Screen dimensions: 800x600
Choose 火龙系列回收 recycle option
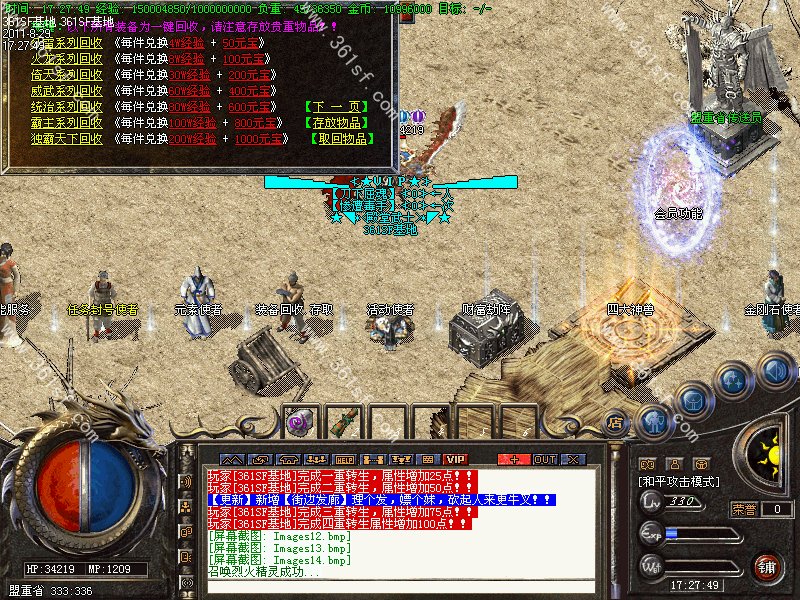coord(66,59)
